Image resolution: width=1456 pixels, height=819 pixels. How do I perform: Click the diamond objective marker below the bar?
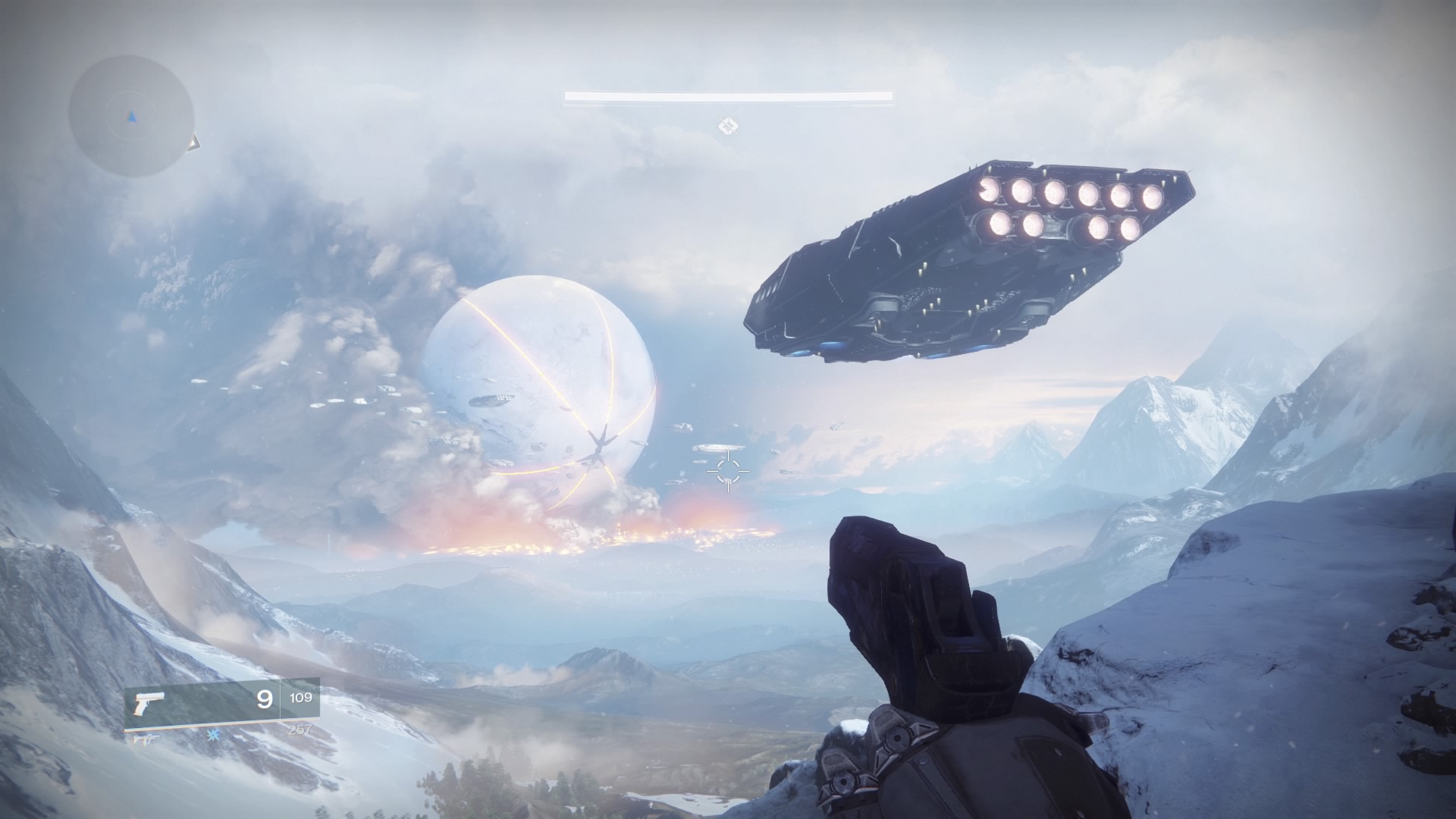[x=729, y=125]
